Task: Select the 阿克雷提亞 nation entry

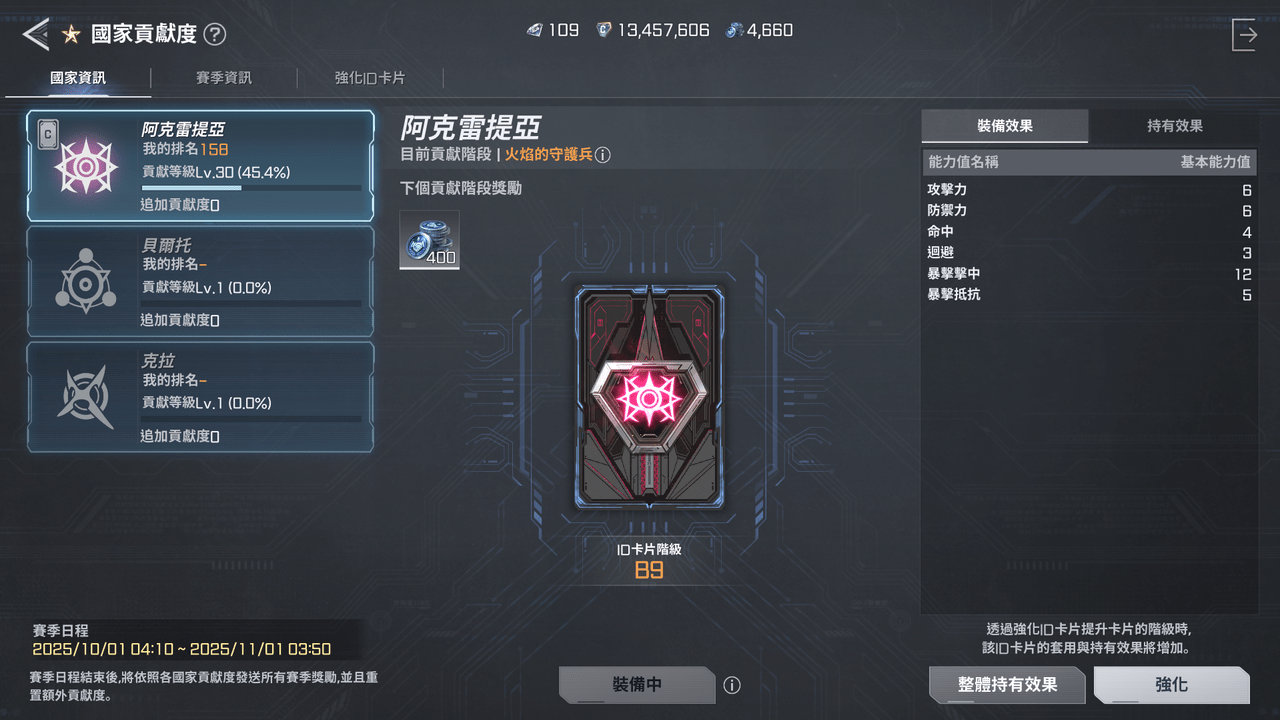Action: pyautogui.click(x=200, y=166)
